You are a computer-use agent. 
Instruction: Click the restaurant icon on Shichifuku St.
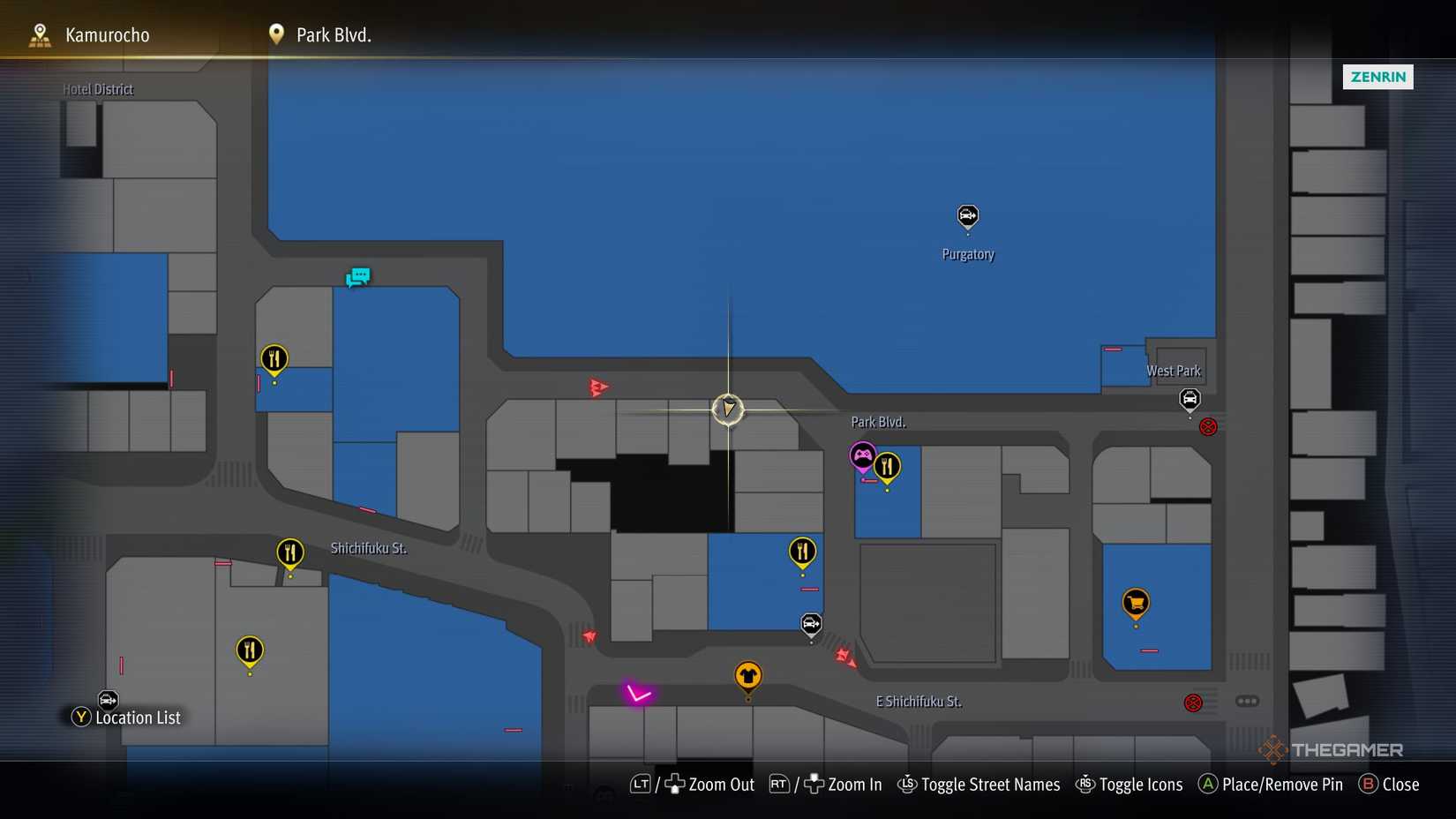click(x=289, y=552)
